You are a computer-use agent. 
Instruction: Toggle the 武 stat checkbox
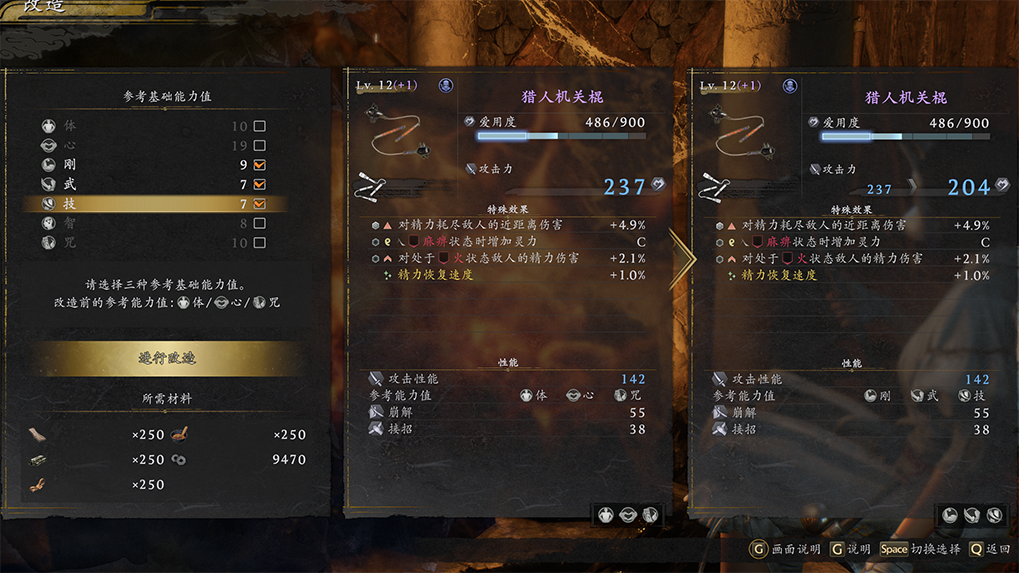click(x=260, y=185)
